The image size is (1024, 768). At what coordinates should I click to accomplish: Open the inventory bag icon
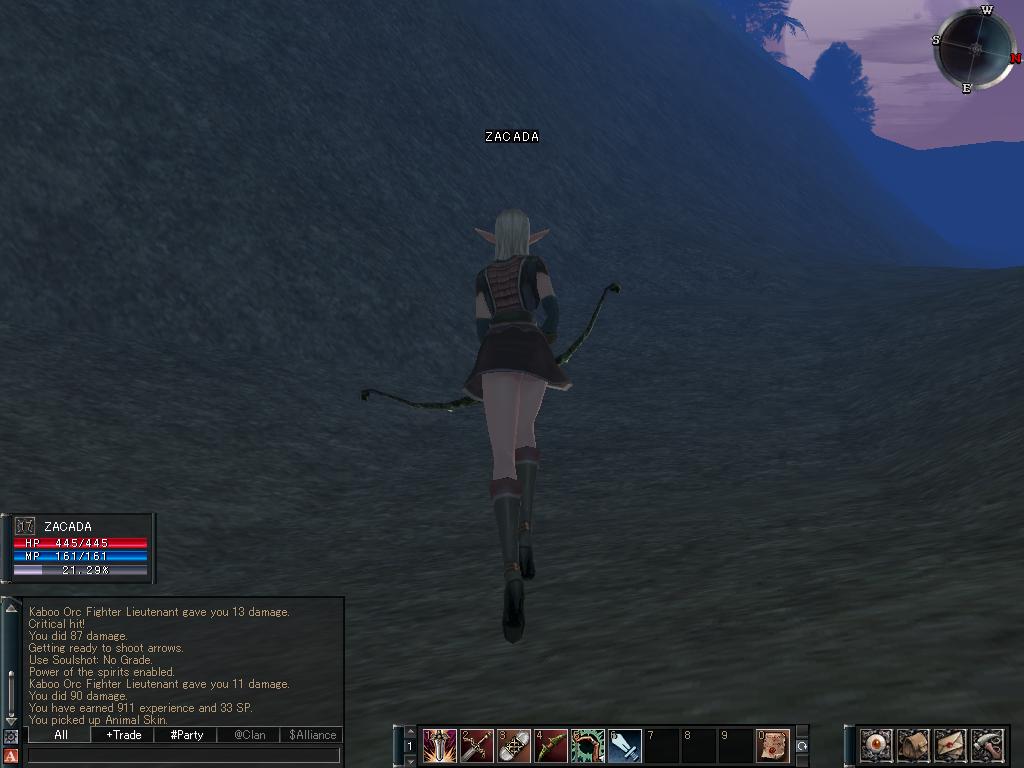(913, 745)
